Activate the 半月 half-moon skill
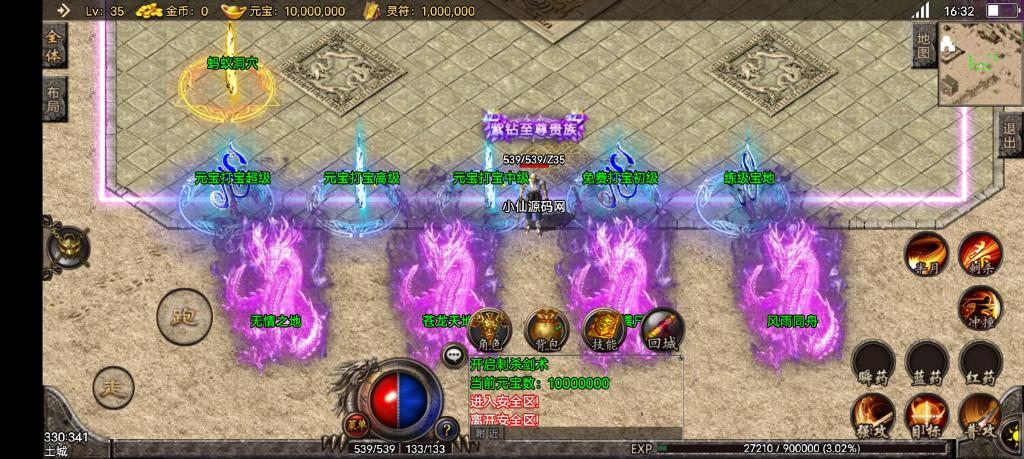Screen dimensions: 1024x459 (x=926, y=255)
